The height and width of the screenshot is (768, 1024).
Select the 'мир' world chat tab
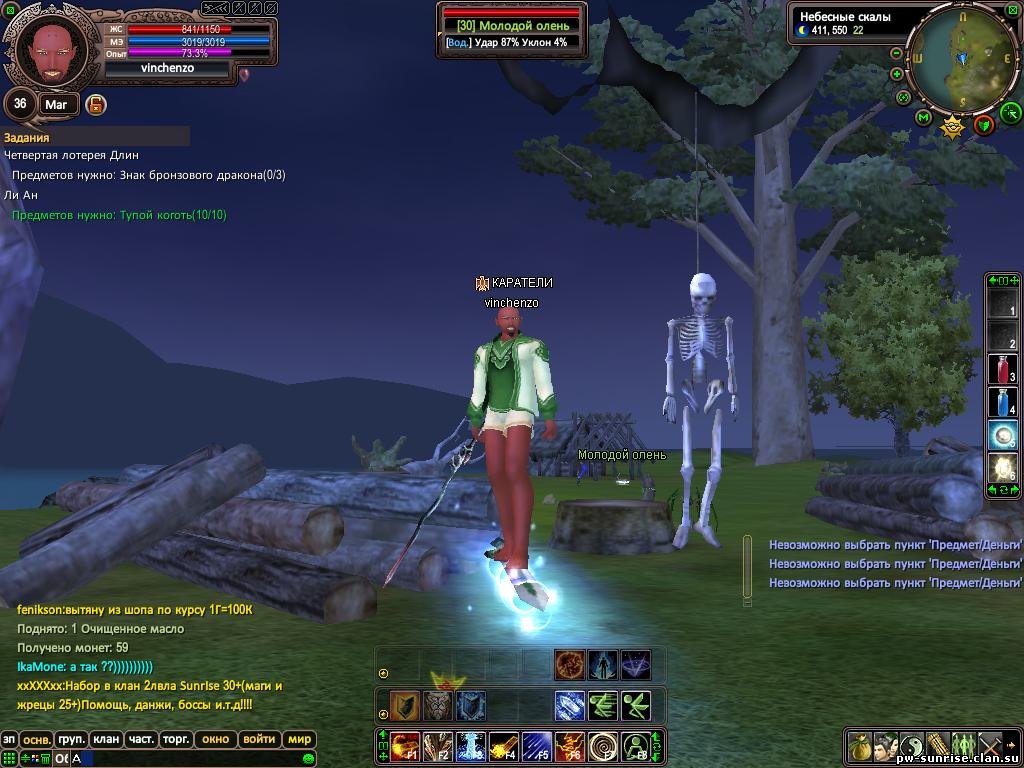[299, 740]
